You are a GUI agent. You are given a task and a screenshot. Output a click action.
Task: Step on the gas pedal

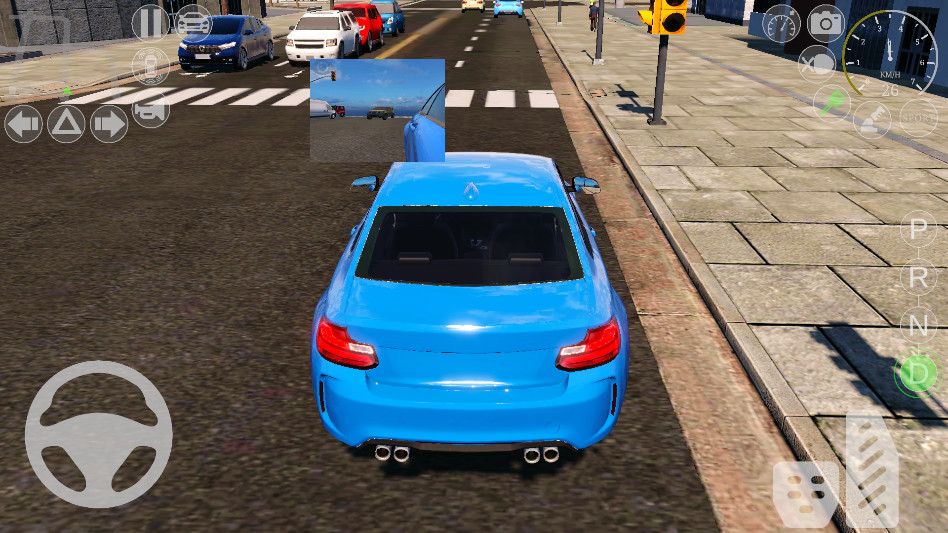(x=871, y=468)
